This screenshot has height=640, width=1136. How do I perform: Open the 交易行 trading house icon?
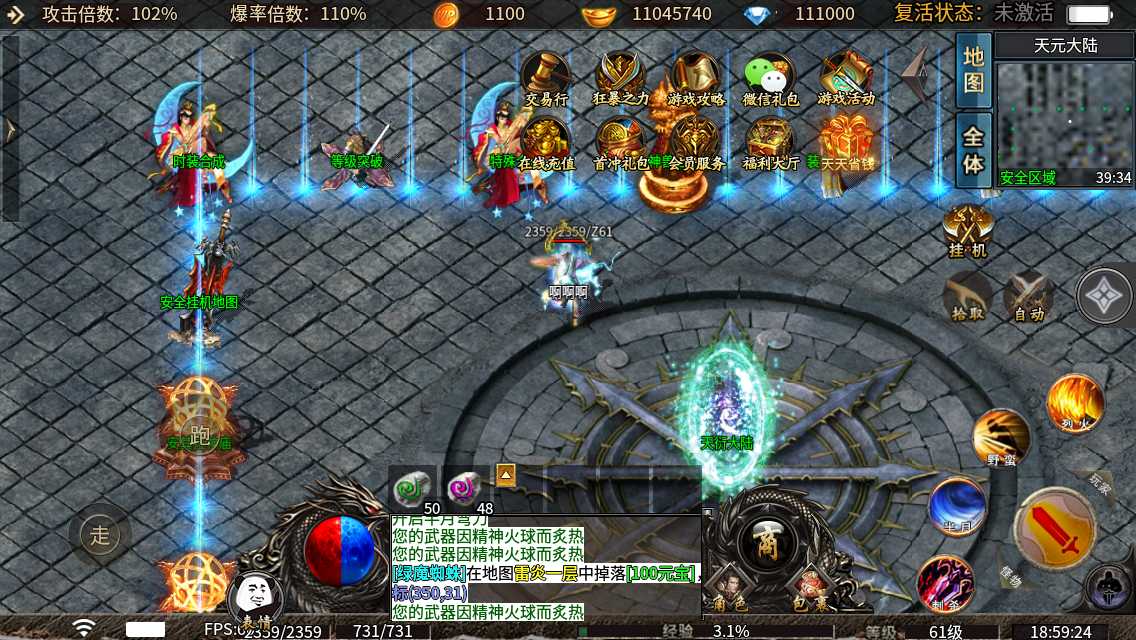coord(546,78)
